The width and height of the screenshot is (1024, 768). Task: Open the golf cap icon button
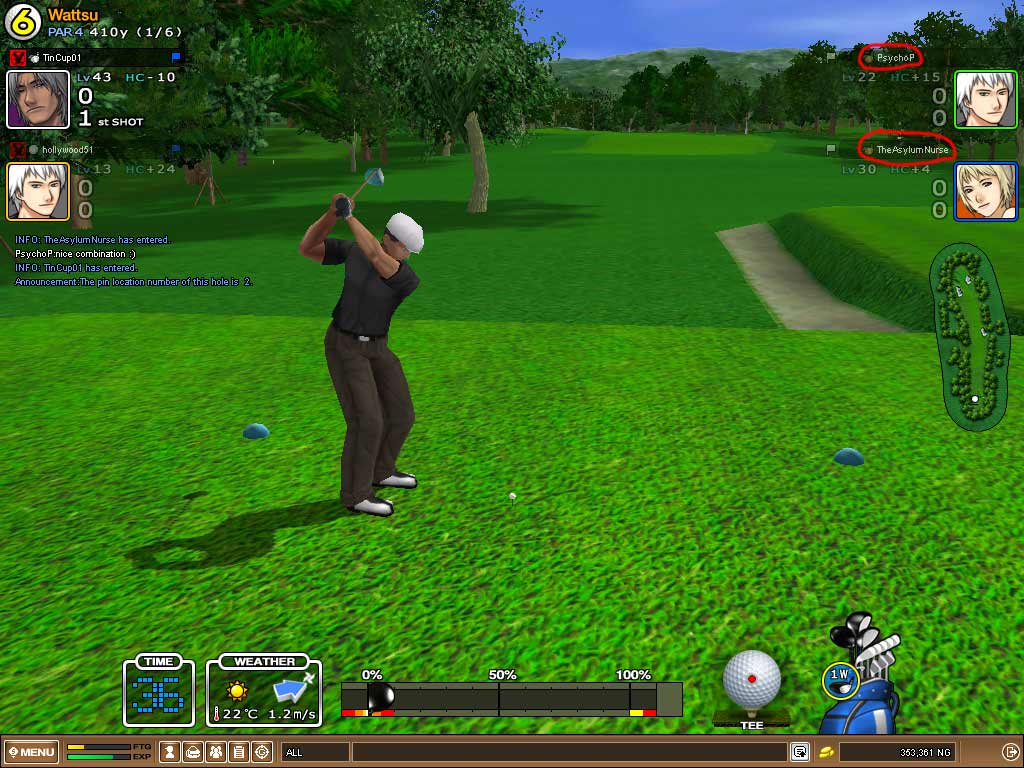(194, 752)
